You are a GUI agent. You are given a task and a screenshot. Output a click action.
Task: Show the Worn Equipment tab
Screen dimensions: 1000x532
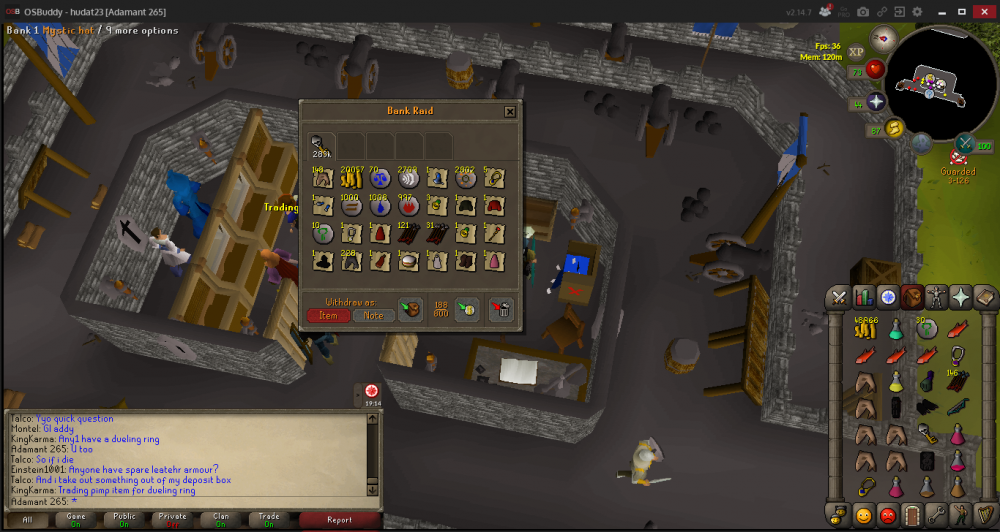click(x=936, y=297)
